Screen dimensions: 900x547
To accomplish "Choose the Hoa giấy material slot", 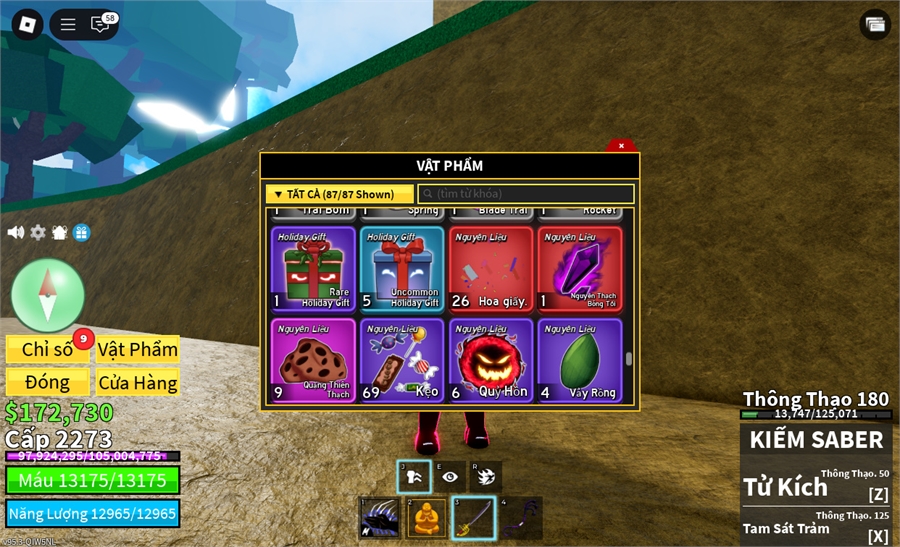I will coord(491,269).
